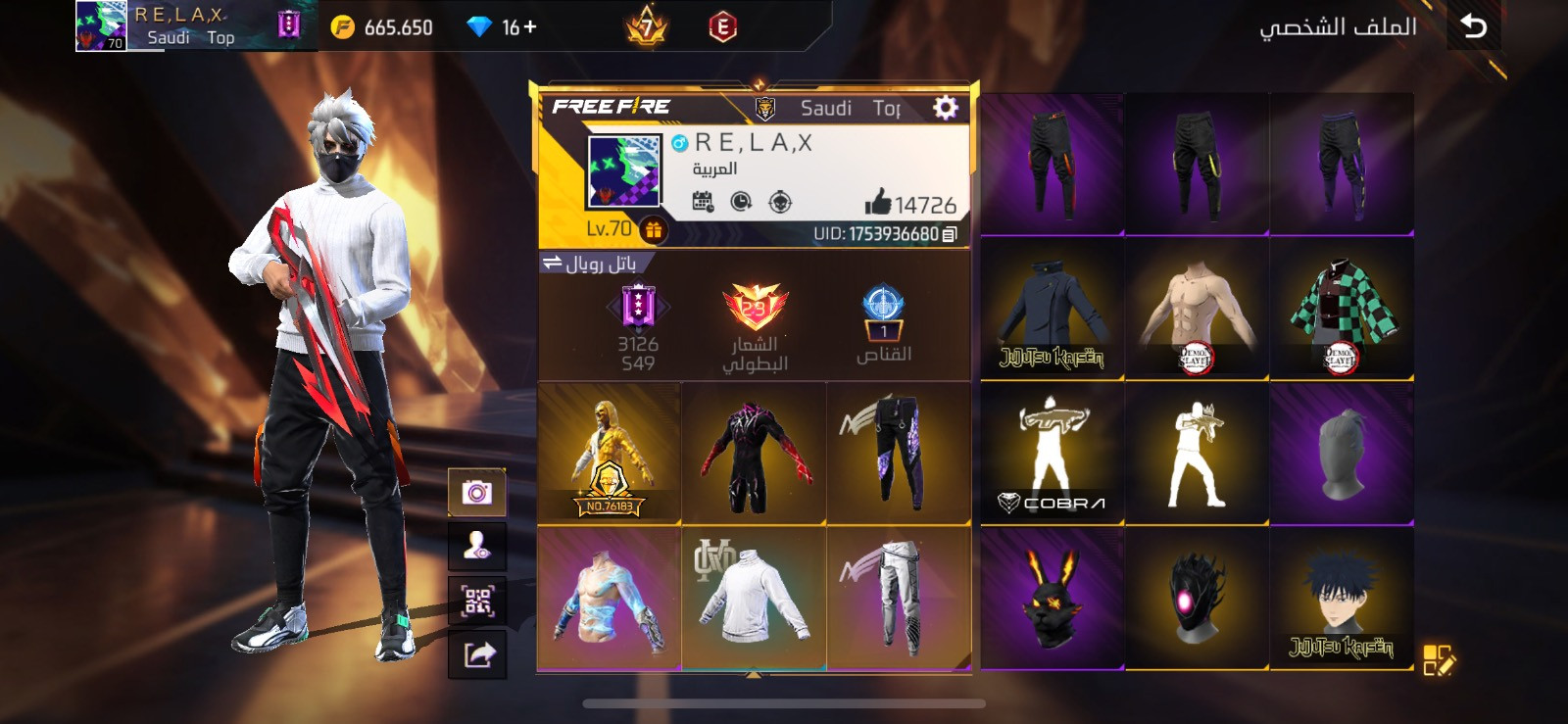Select the white turtleneck sweater item
The image size is (1568, 724).
click(754, 599)
